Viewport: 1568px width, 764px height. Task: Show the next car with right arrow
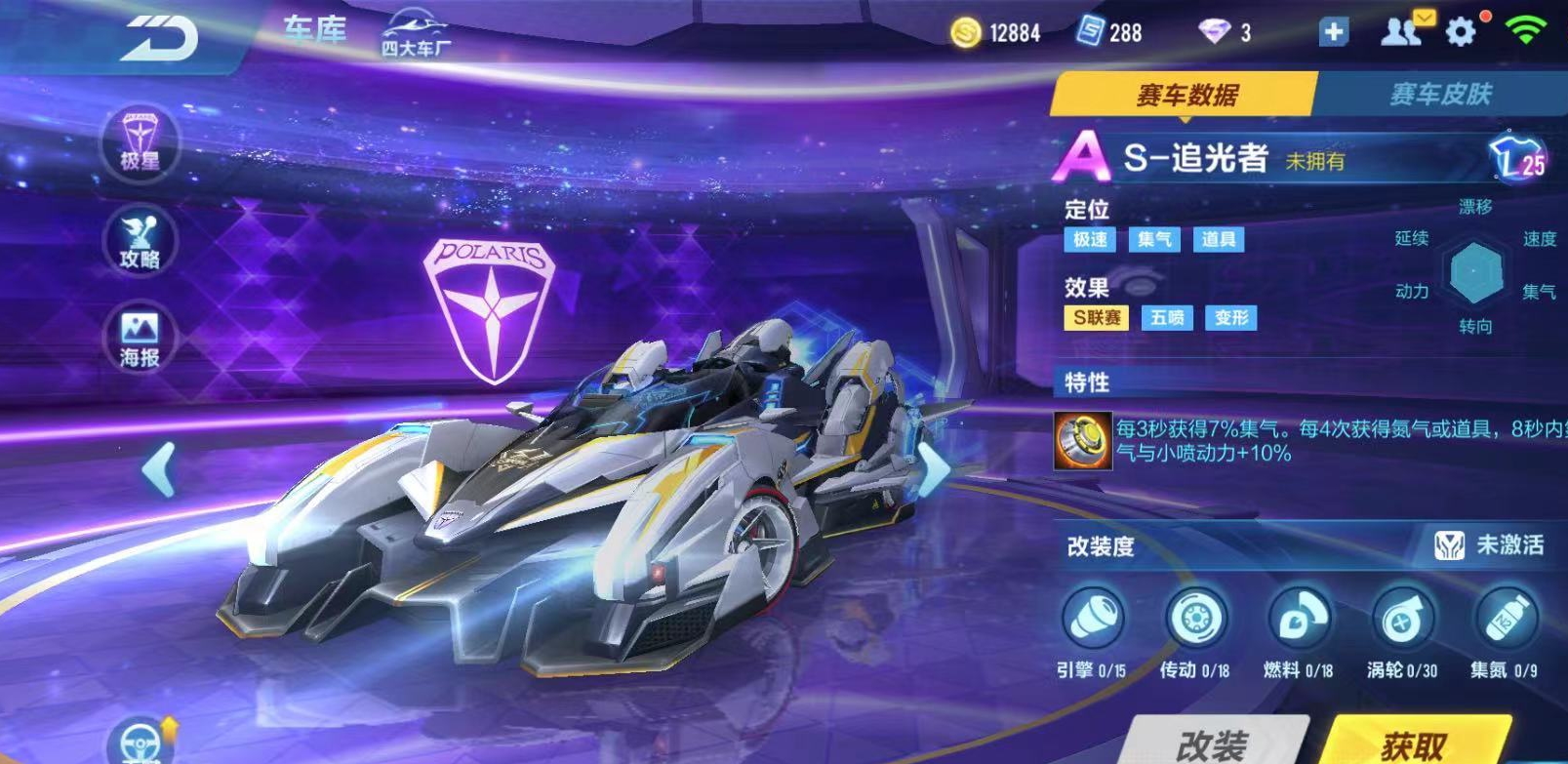click(x=934, y=469)
